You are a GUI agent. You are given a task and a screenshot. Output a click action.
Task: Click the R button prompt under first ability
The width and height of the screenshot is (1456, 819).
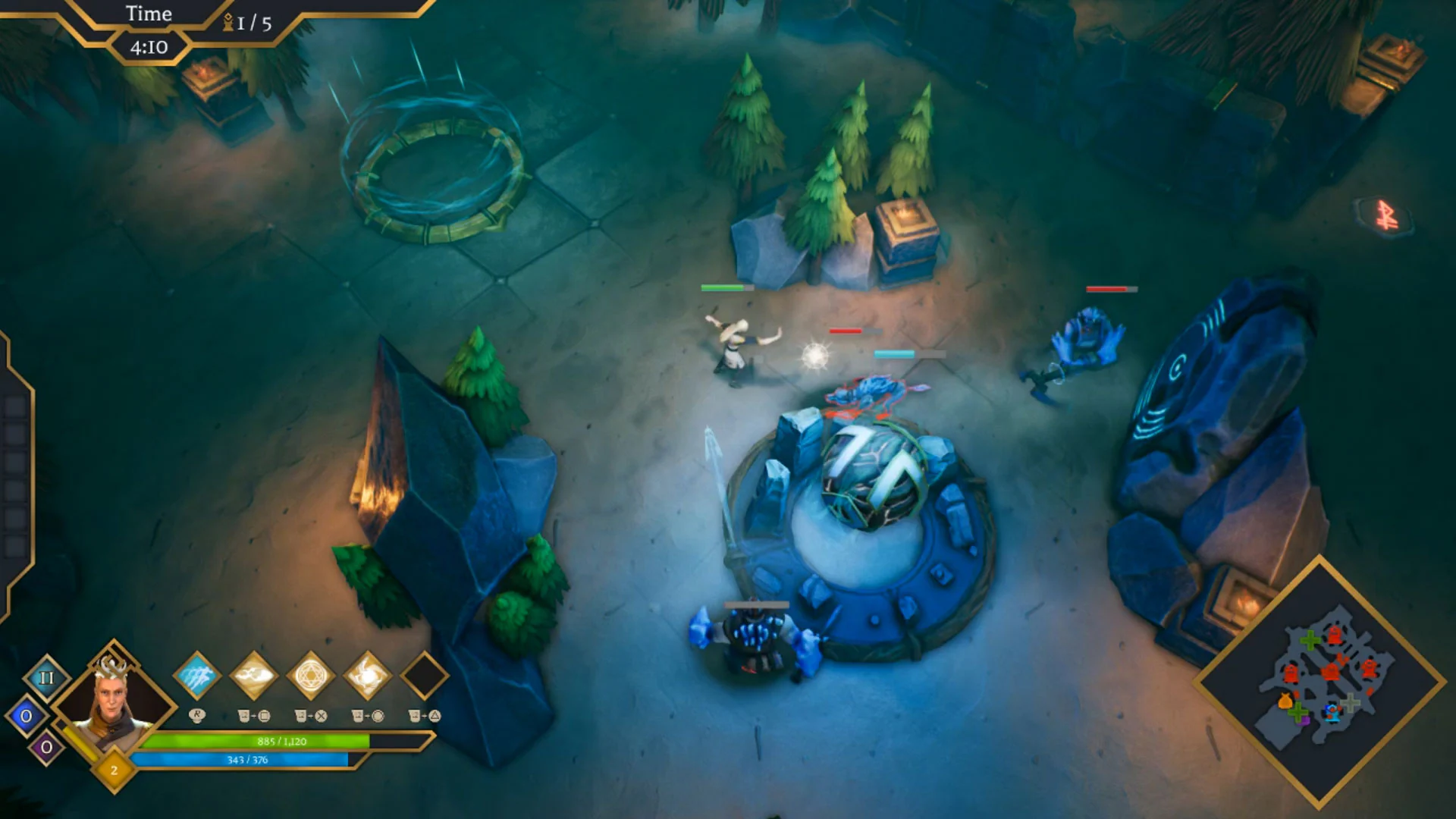[196, 714]
